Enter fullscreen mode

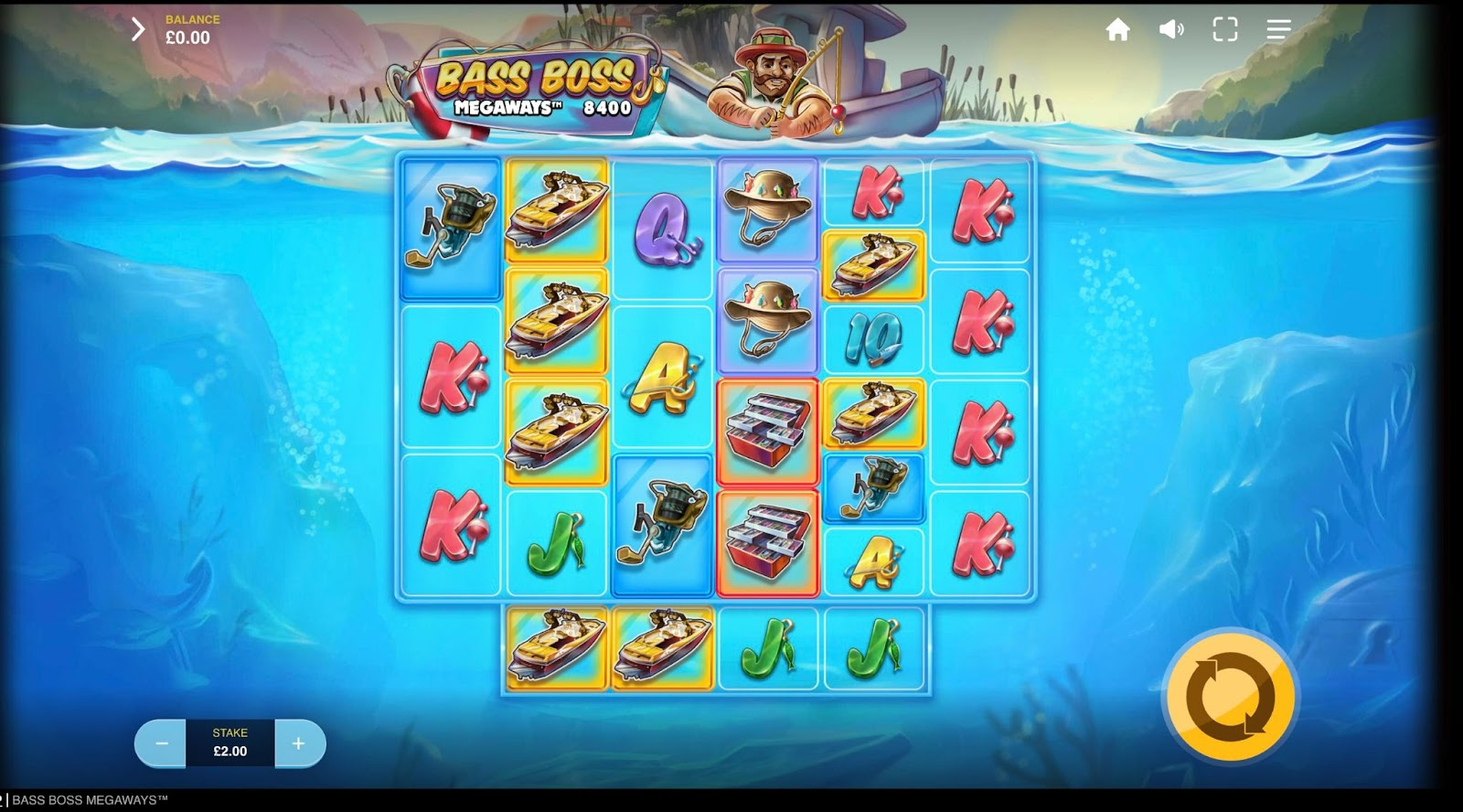click(1225, 30)
